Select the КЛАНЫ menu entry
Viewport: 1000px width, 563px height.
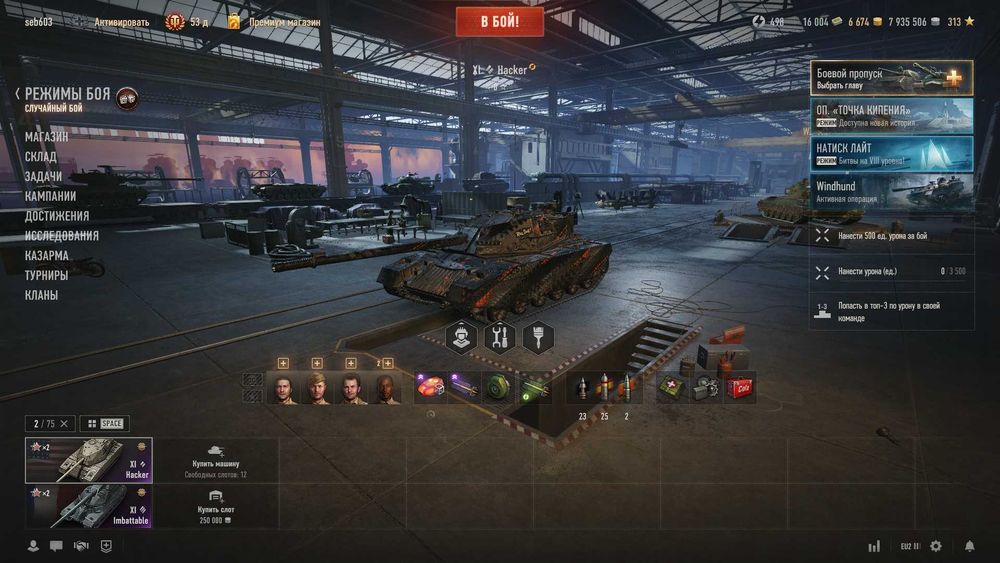pos(42,295)
